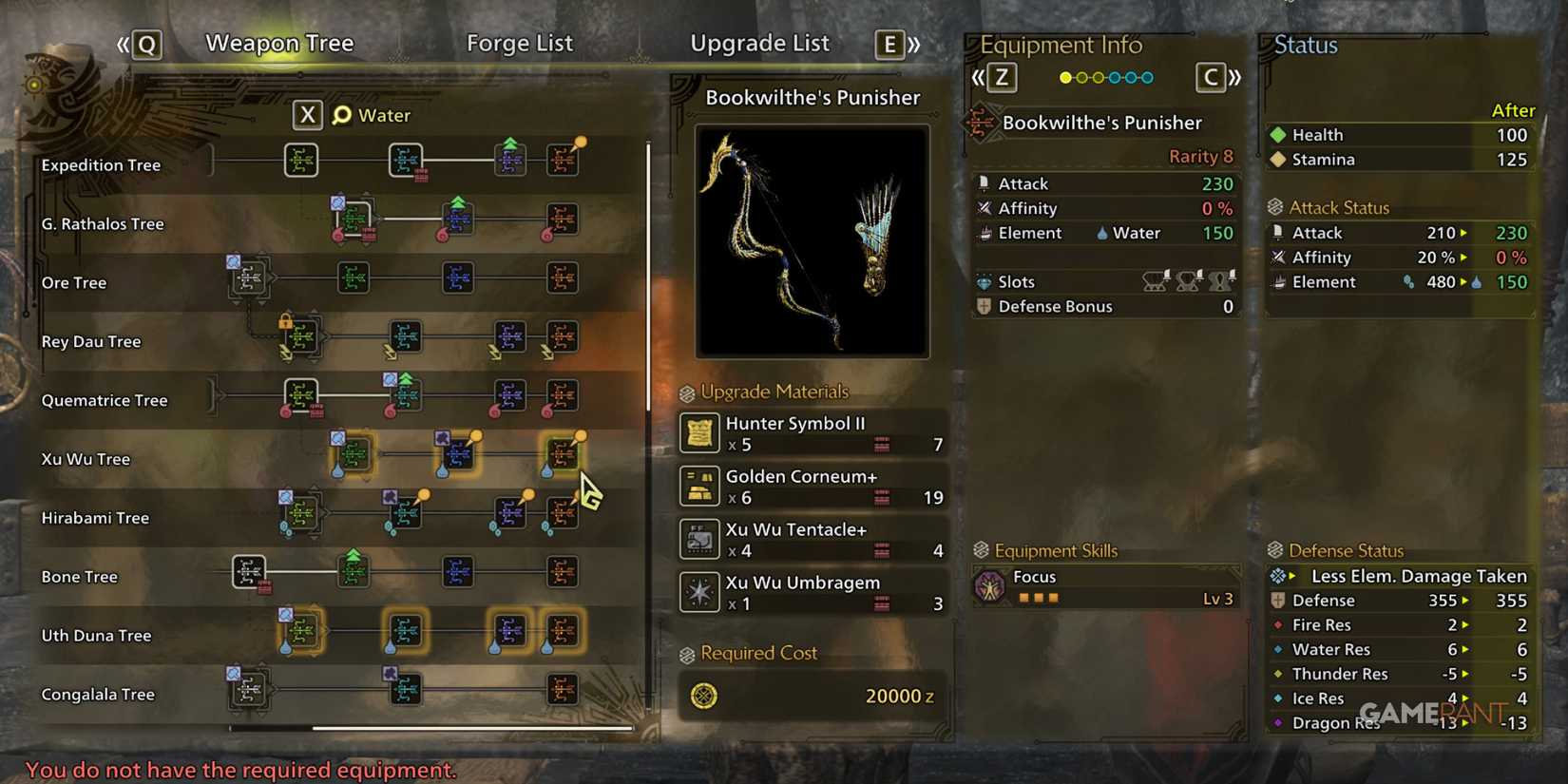Screen dimensions: 1568x784
Task: Click the required cost coin icon
Action: click(x=704, y=696)
